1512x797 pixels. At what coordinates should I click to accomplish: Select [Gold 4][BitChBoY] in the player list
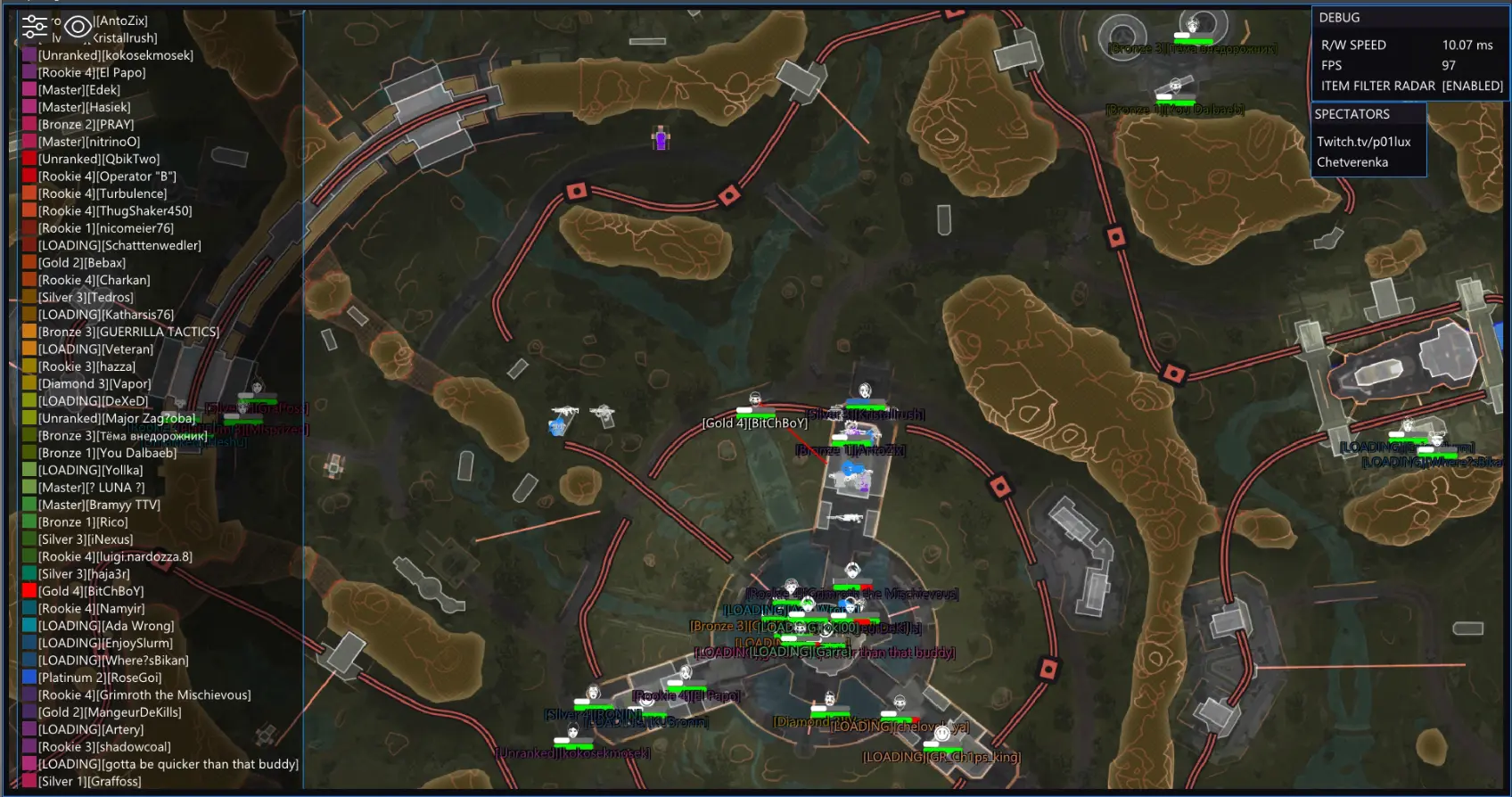pos(90,591)
